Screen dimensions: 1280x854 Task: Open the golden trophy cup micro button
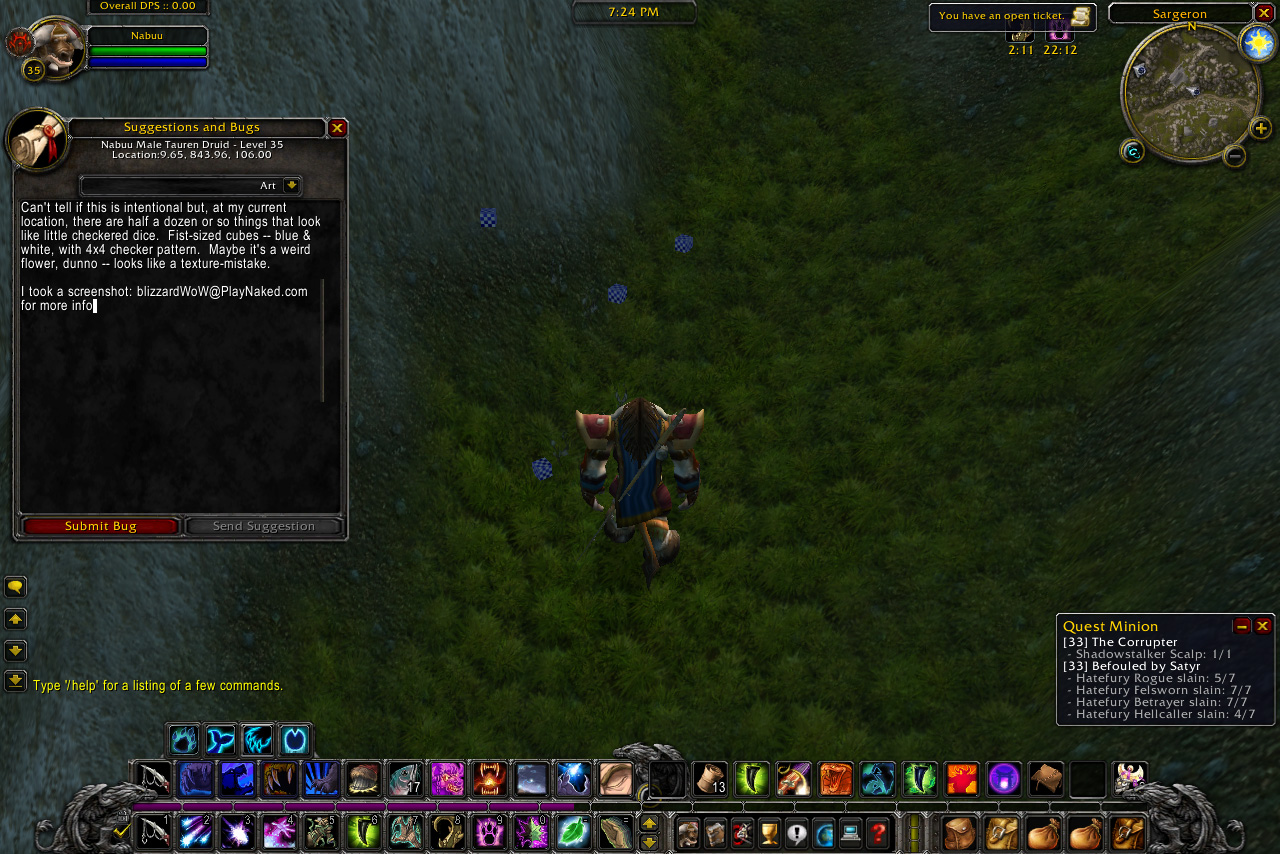tap(769, 832)
